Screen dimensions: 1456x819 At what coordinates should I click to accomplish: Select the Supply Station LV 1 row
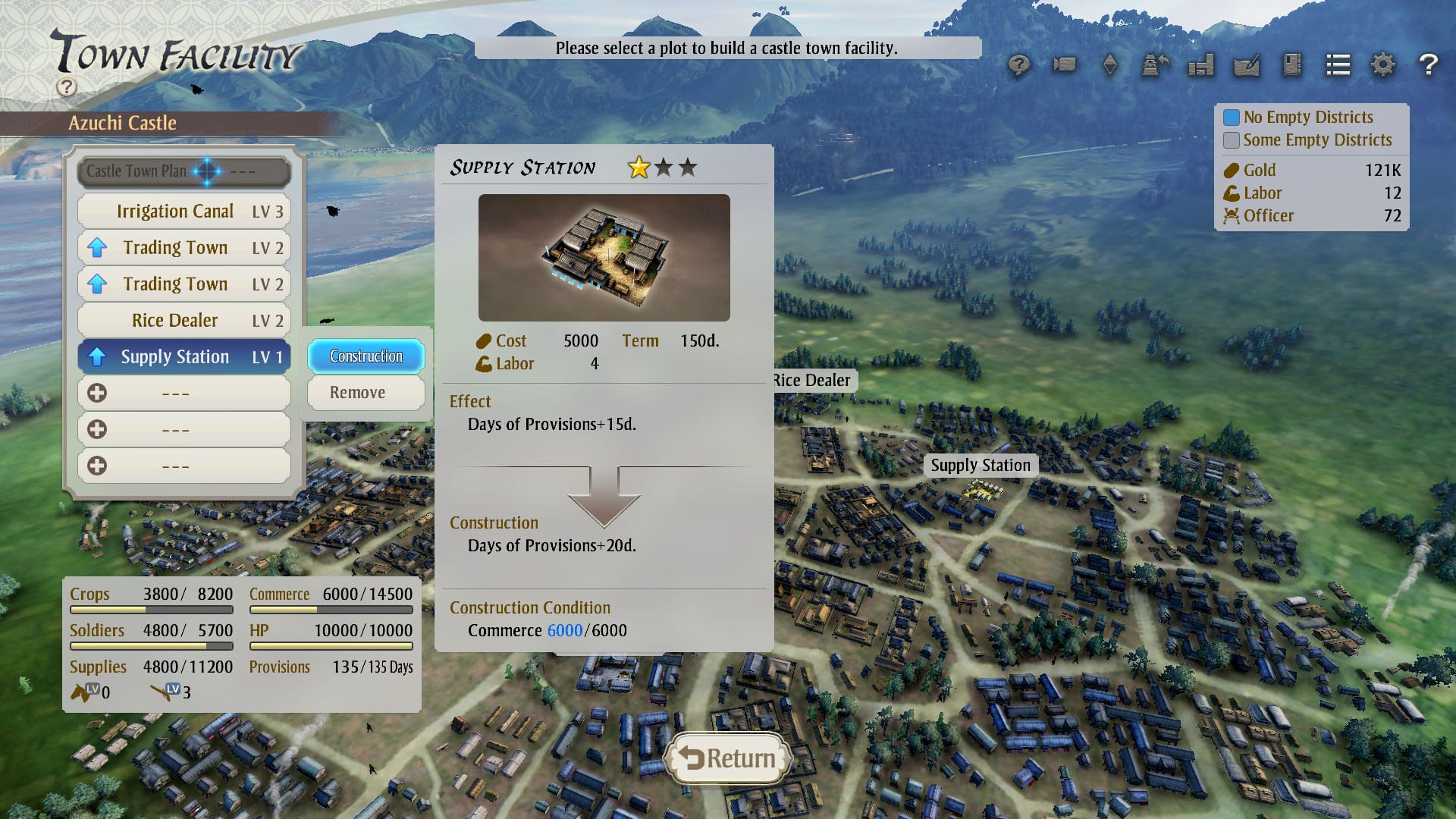(x=184, y=357)
